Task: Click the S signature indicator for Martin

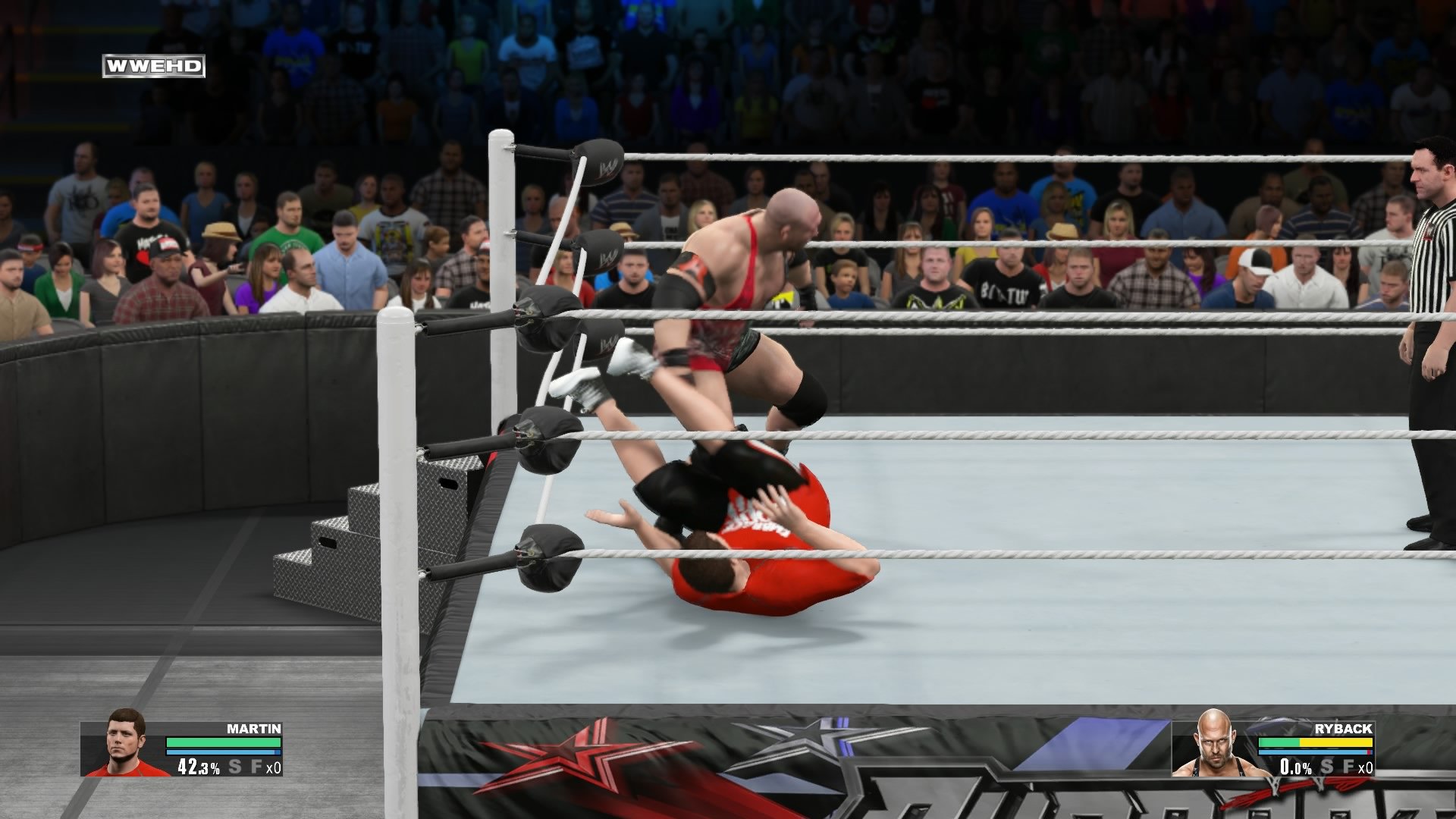Action: coord(235,767)
